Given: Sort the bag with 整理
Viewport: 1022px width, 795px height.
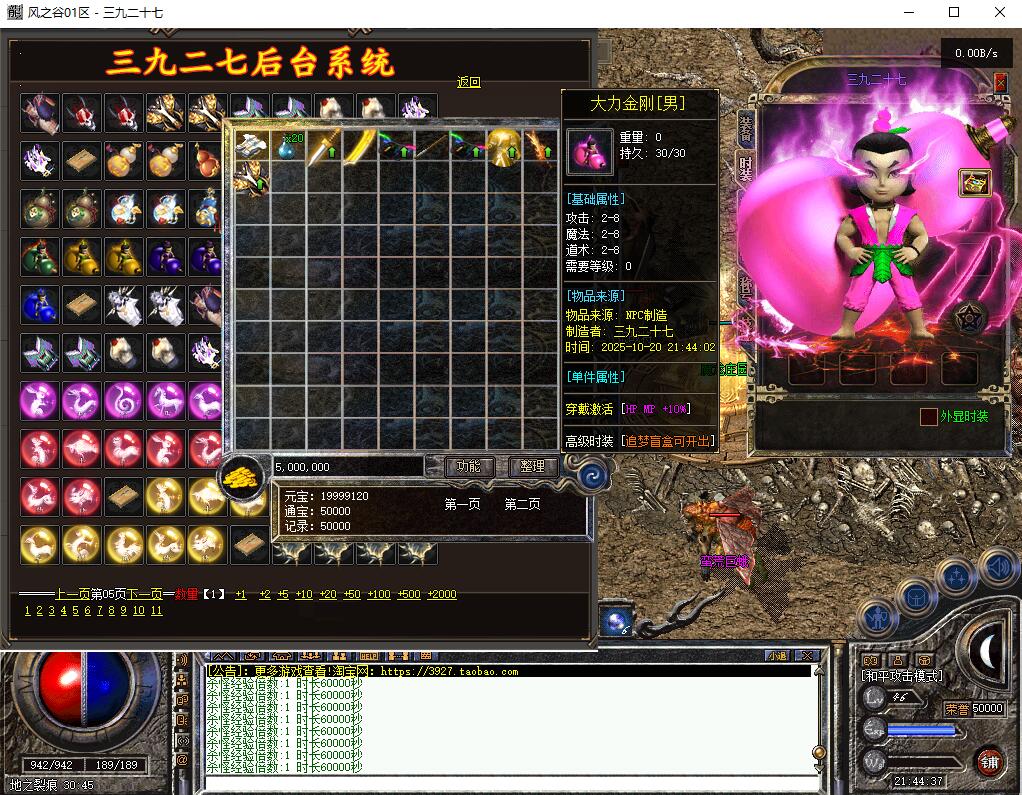Looking at the screenshot, I should pyautogui.click(x=533, y=466).
